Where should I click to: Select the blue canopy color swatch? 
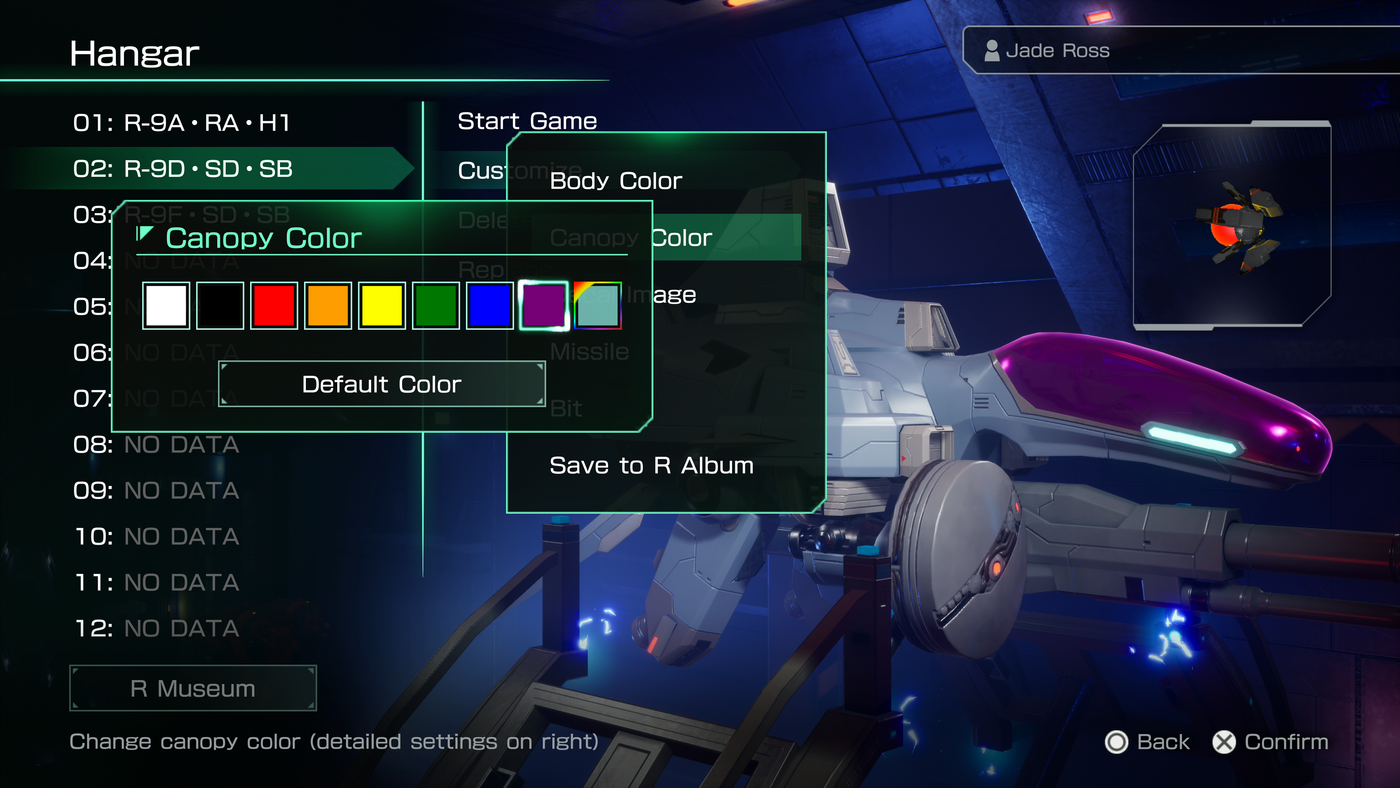[489, 305]
